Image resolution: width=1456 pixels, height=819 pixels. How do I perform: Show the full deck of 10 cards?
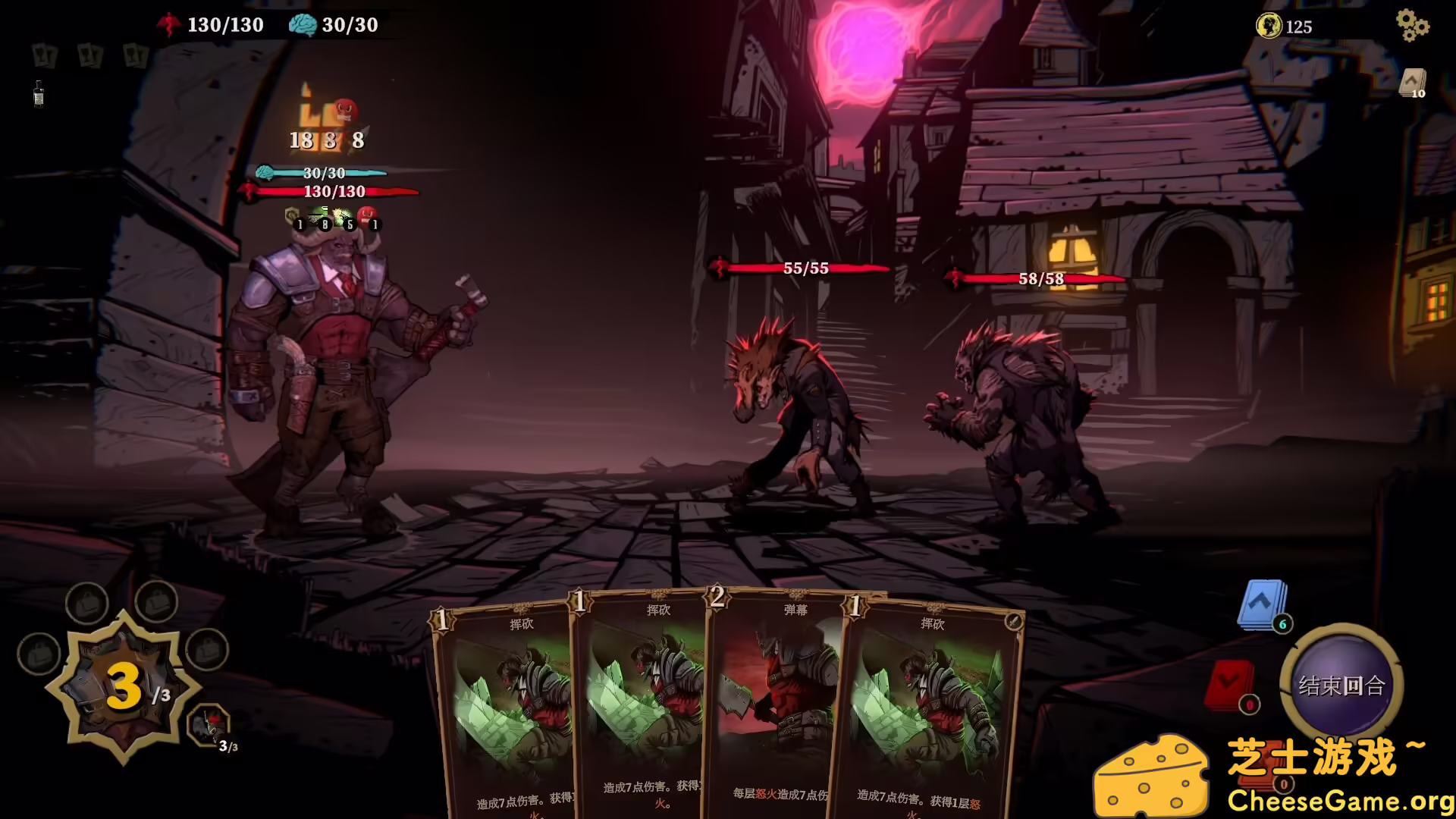(1413, 83)
